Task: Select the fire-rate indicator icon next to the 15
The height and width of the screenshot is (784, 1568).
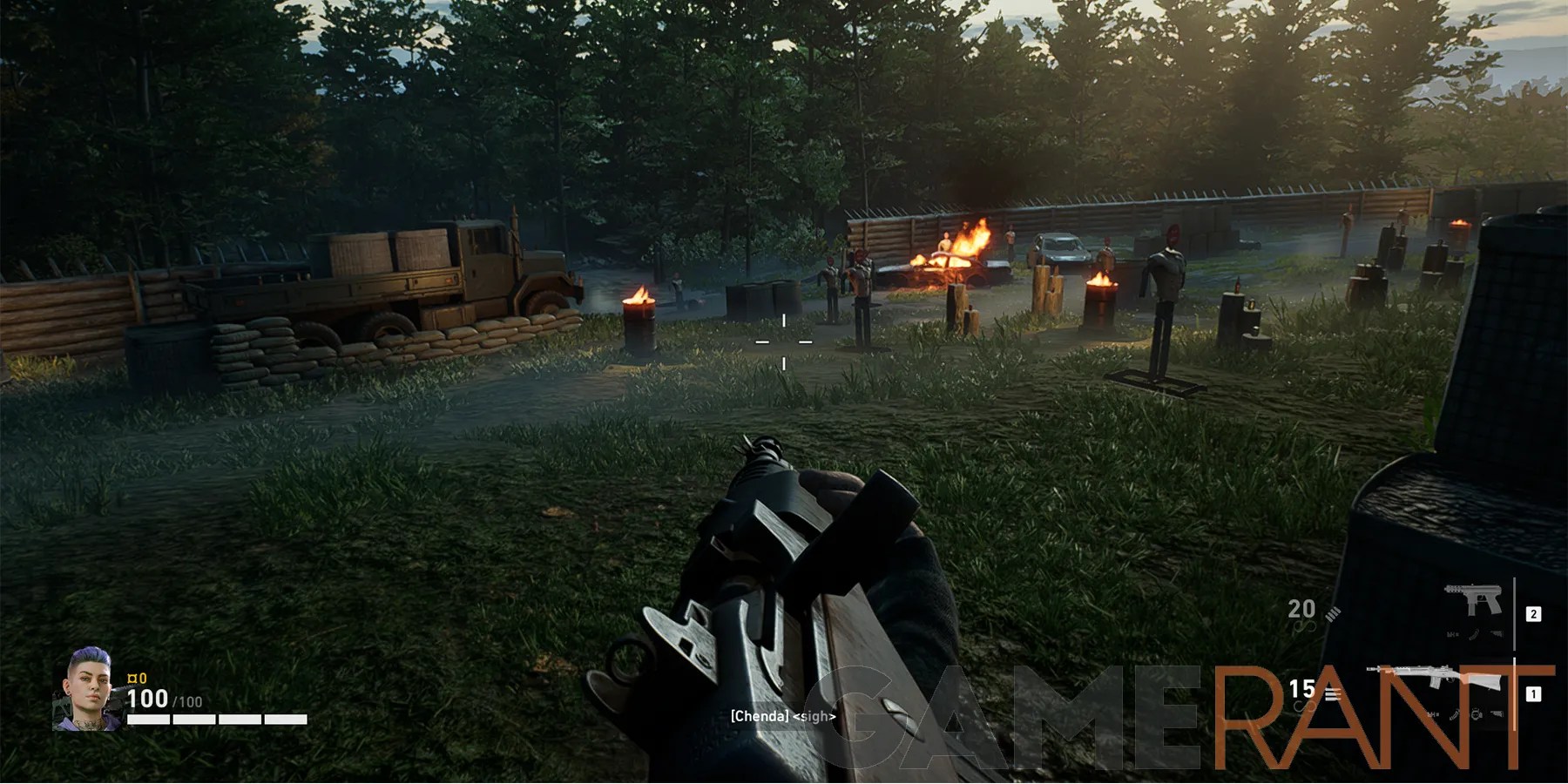Action: click(1334, 692)
